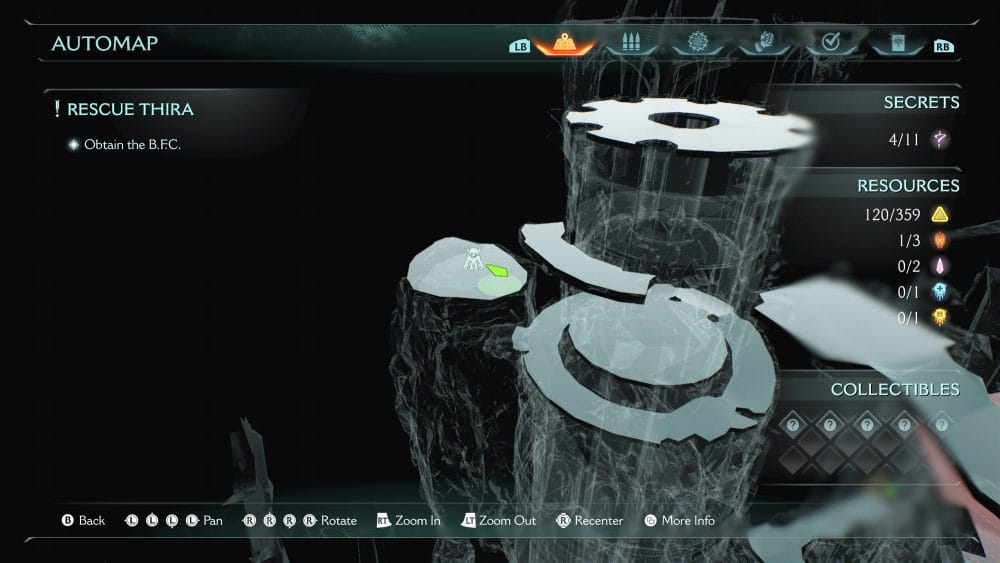Select the Collectibles panel header
1000x563 pixels.
pos(894,389)
